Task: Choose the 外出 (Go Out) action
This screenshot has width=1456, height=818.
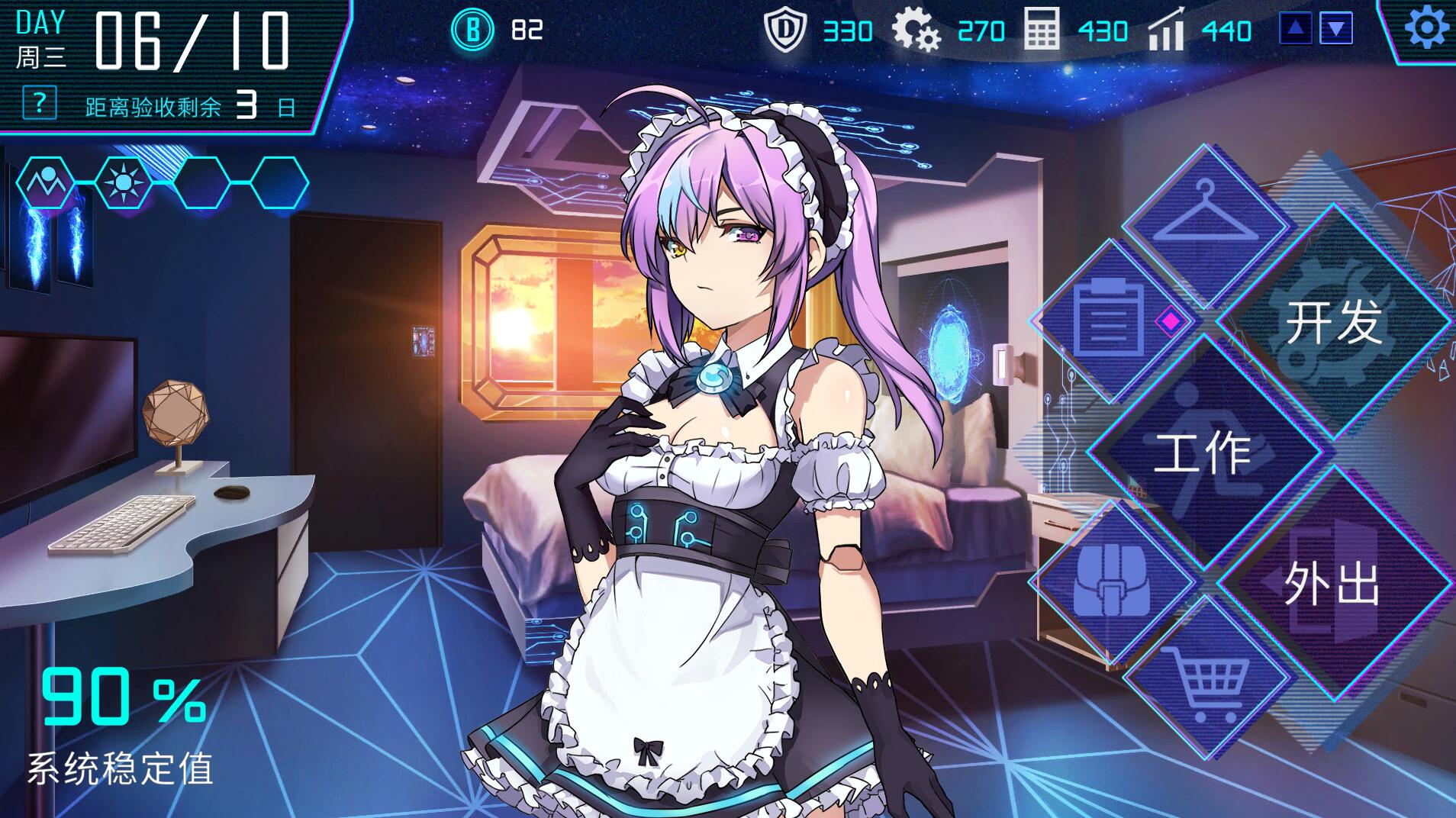Action: click(x=1333, y=585)
